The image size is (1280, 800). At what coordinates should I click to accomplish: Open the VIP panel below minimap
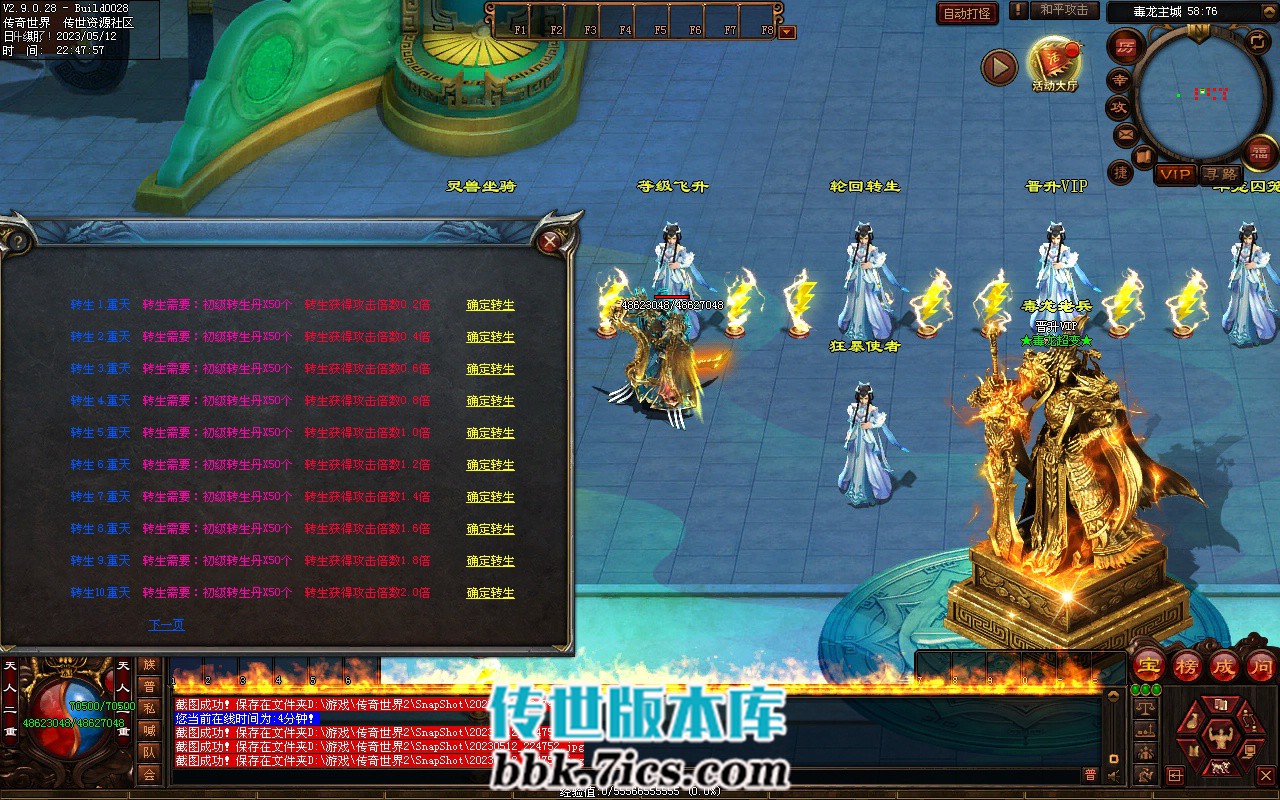point(1175,174)
